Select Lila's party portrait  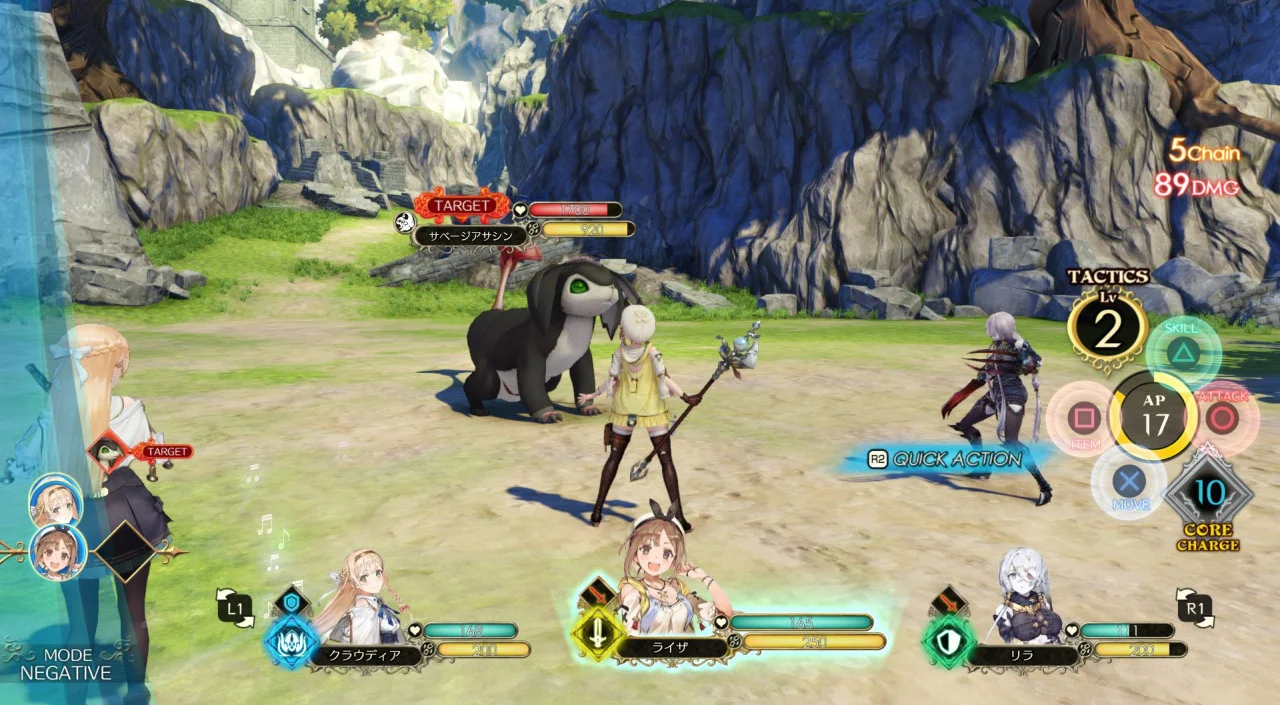1020,598
